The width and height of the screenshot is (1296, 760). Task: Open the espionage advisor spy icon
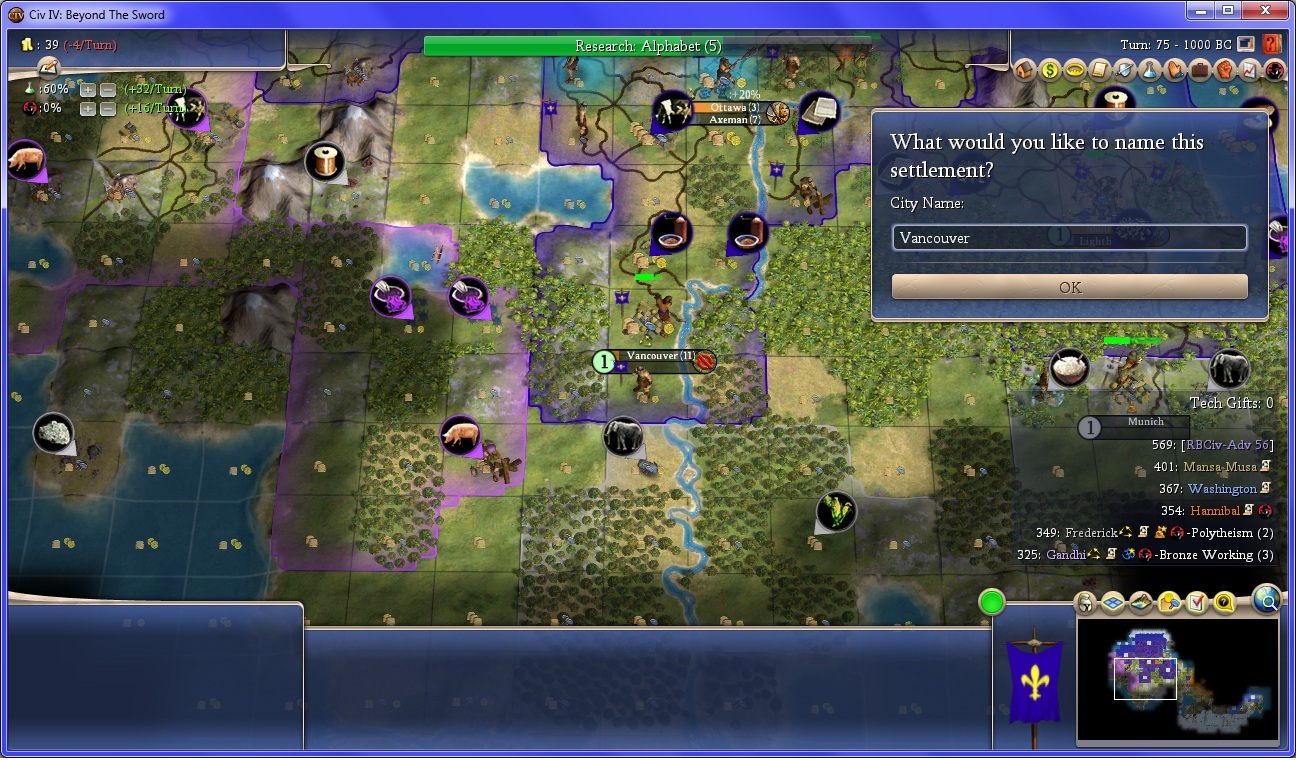1274,70
